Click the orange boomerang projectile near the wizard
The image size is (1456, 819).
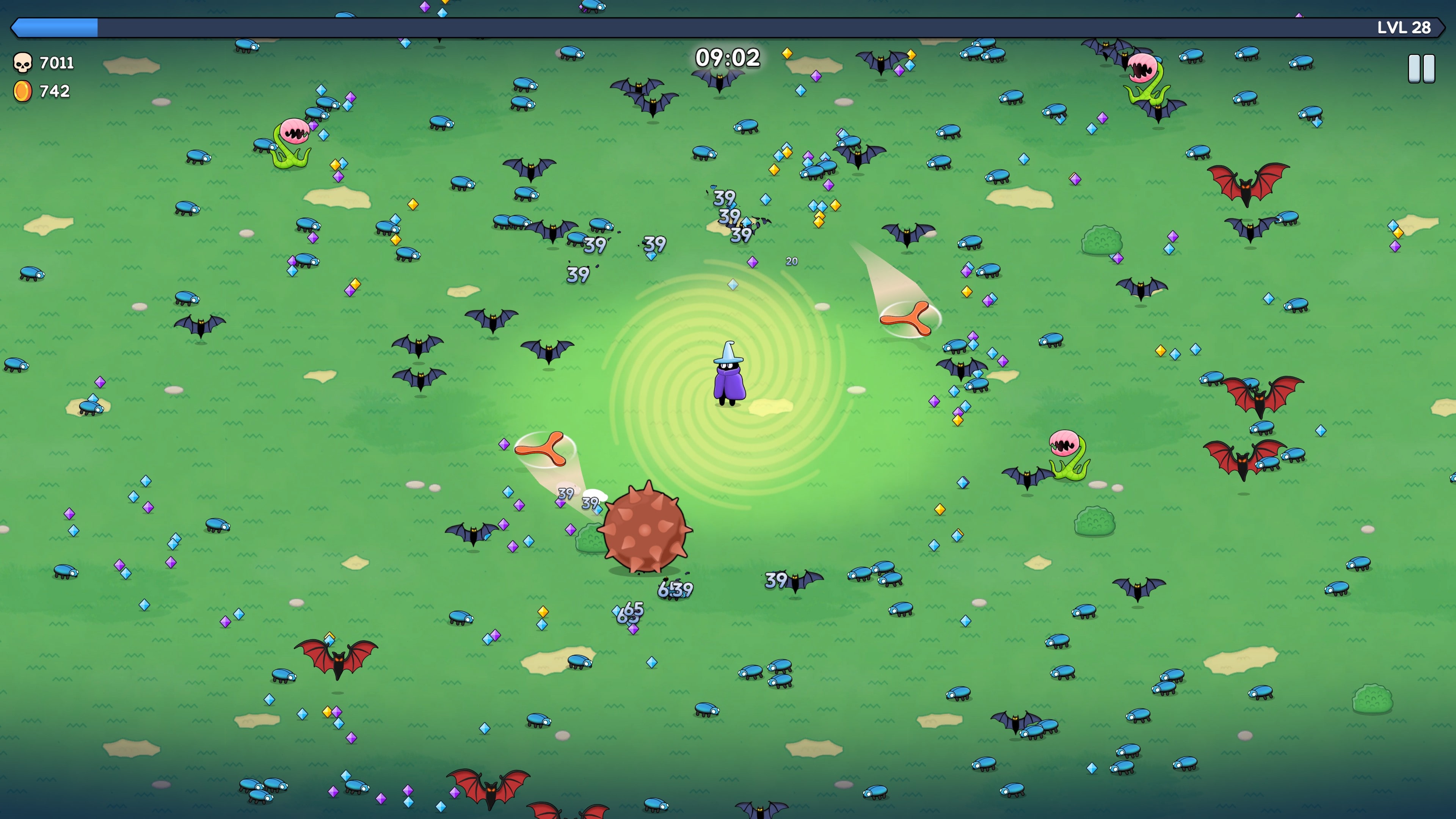(x=910, y=319)
